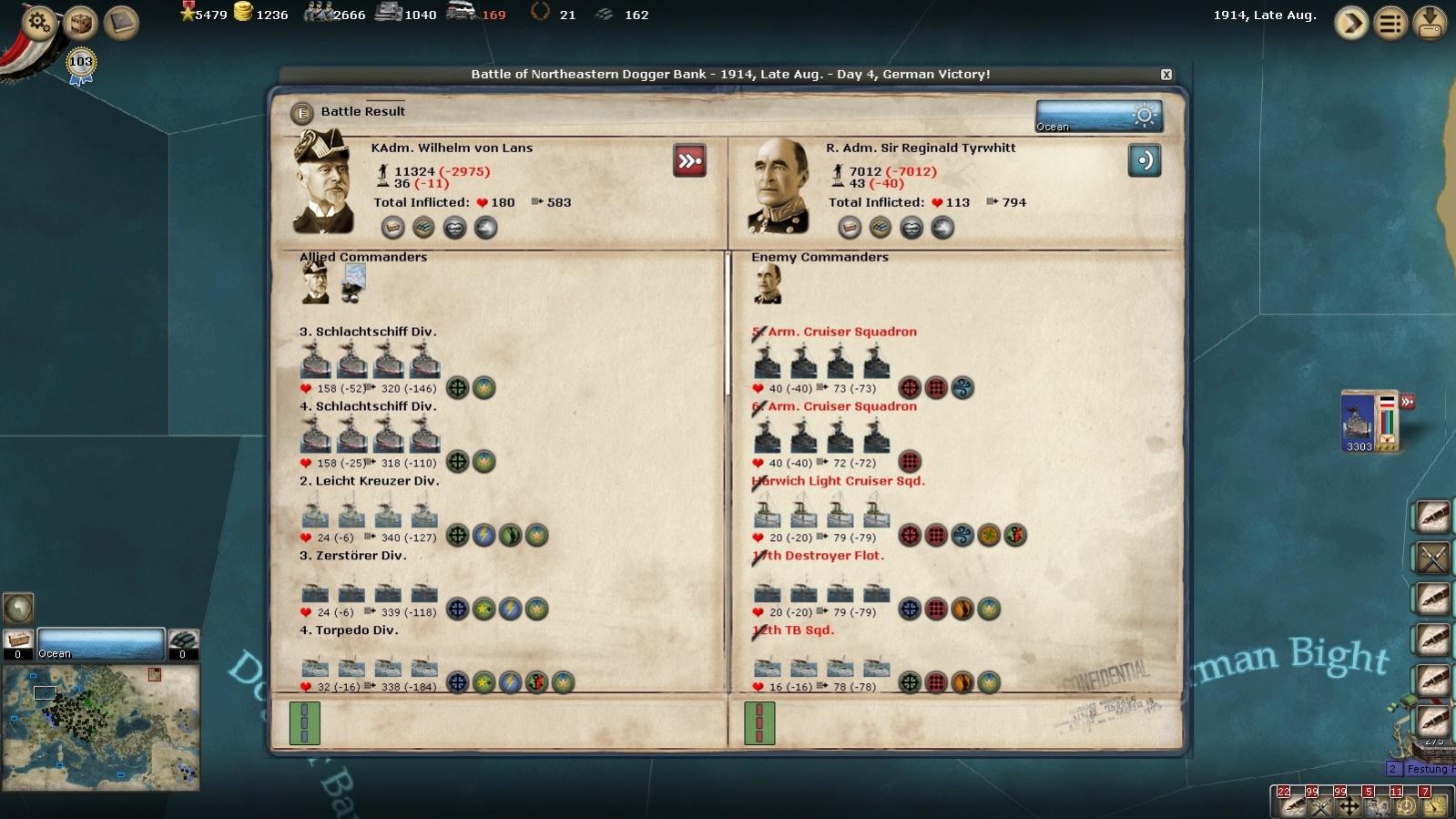1456x819 pixels.
Task: Click the blue enemy posture icon
Action: click(x=1144, y=161)
